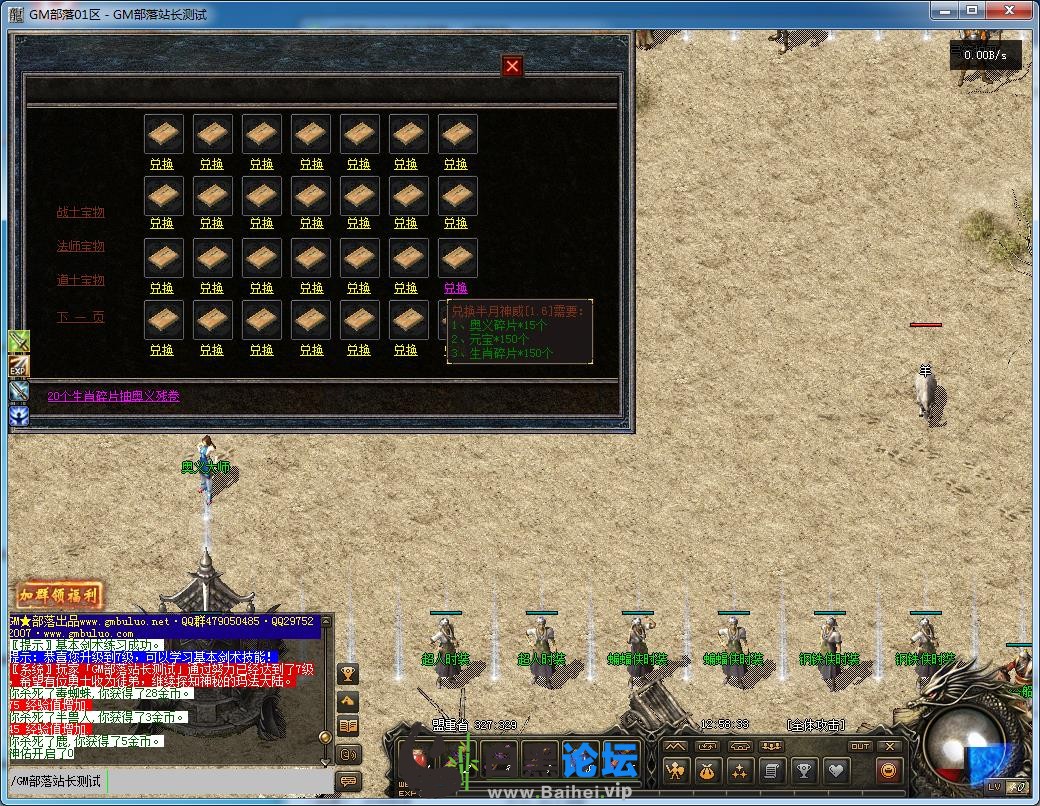Focus the chat input field
The height and width of the screenshot is (806, 1040).
(170, 780)
